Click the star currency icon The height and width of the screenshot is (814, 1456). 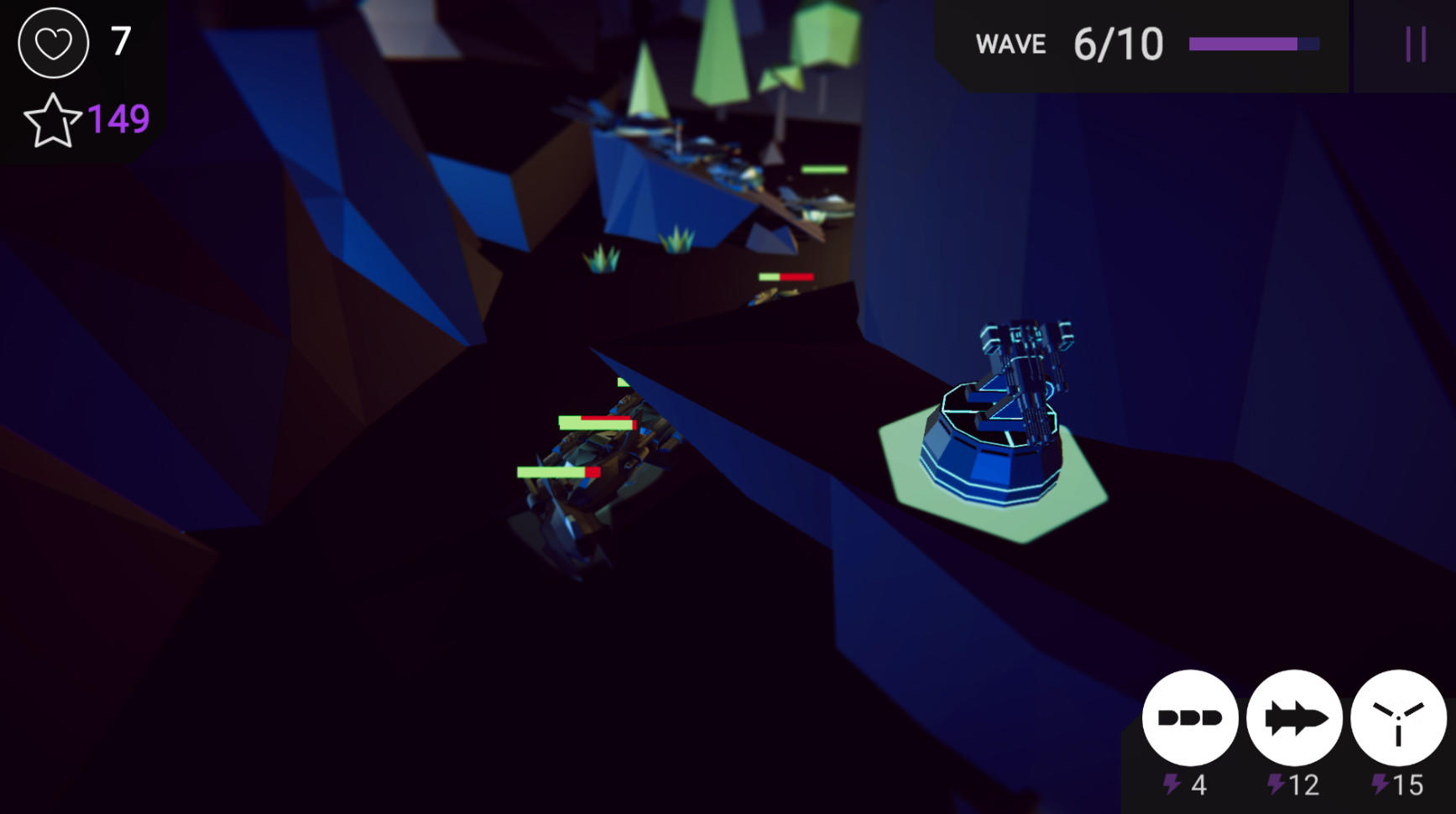[x=54, y=119]
